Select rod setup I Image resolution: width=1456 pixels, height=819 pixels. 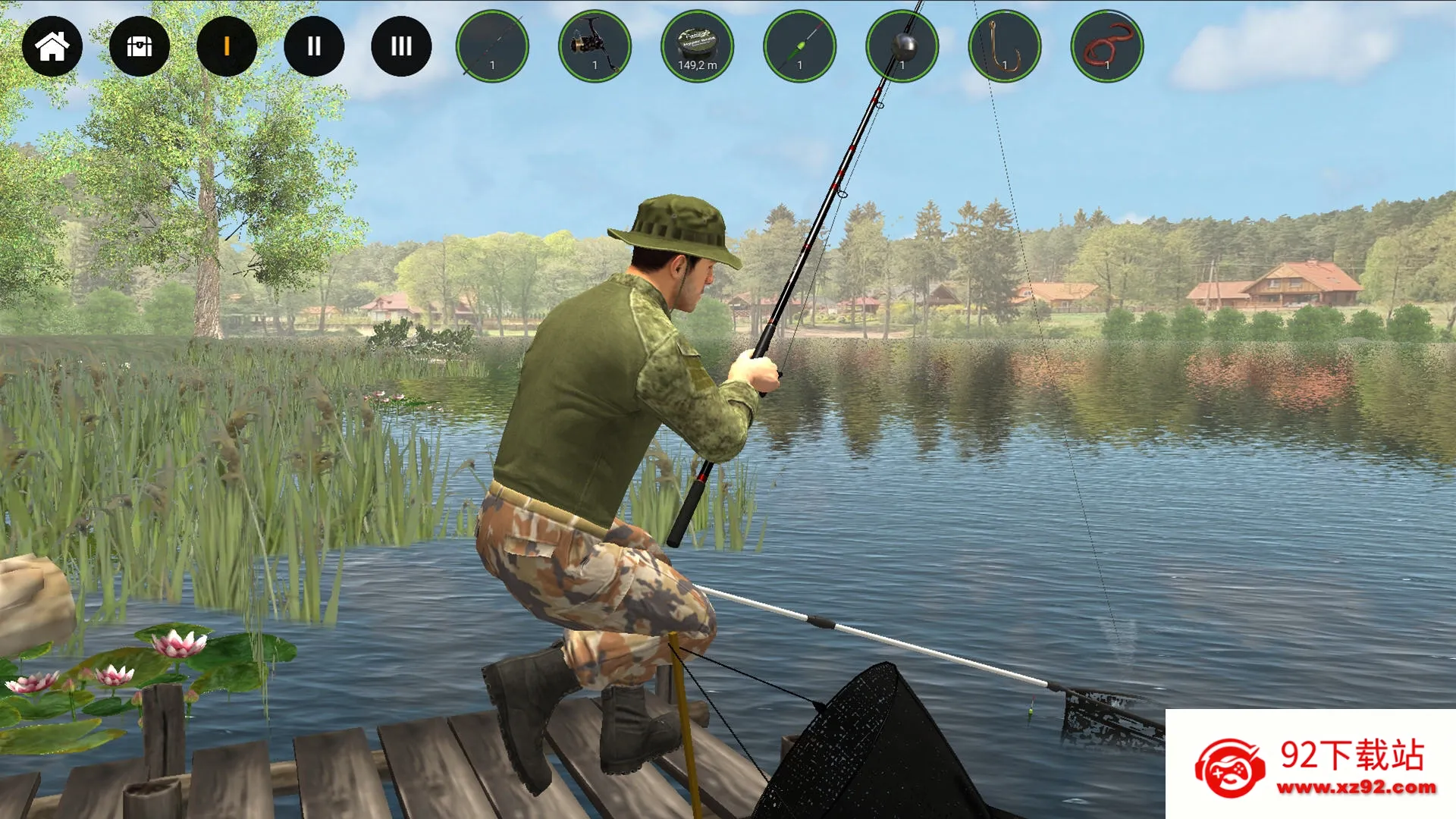pyautogui.click(x=227, y=46)
